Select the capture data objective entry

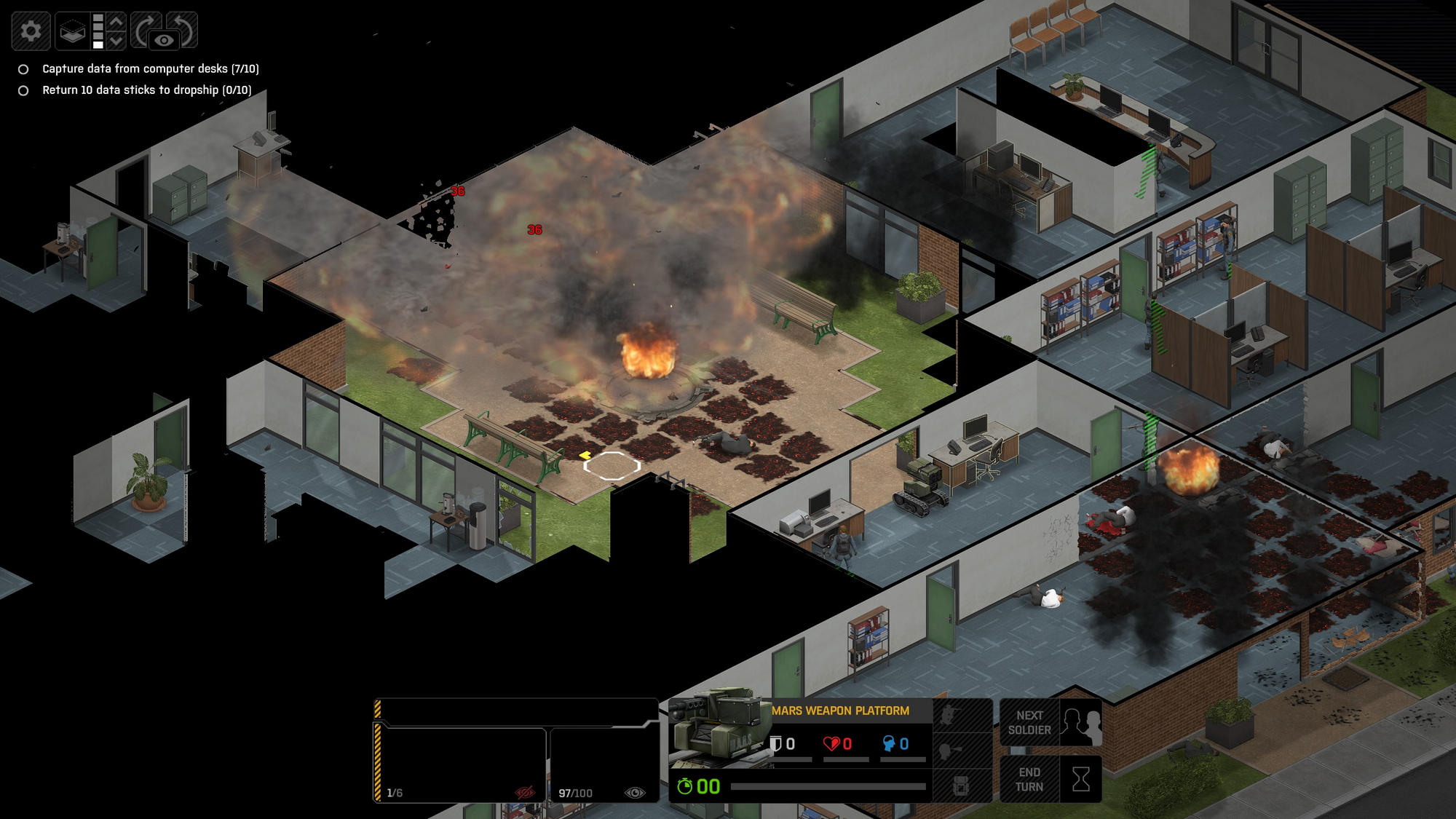[150, 69]
